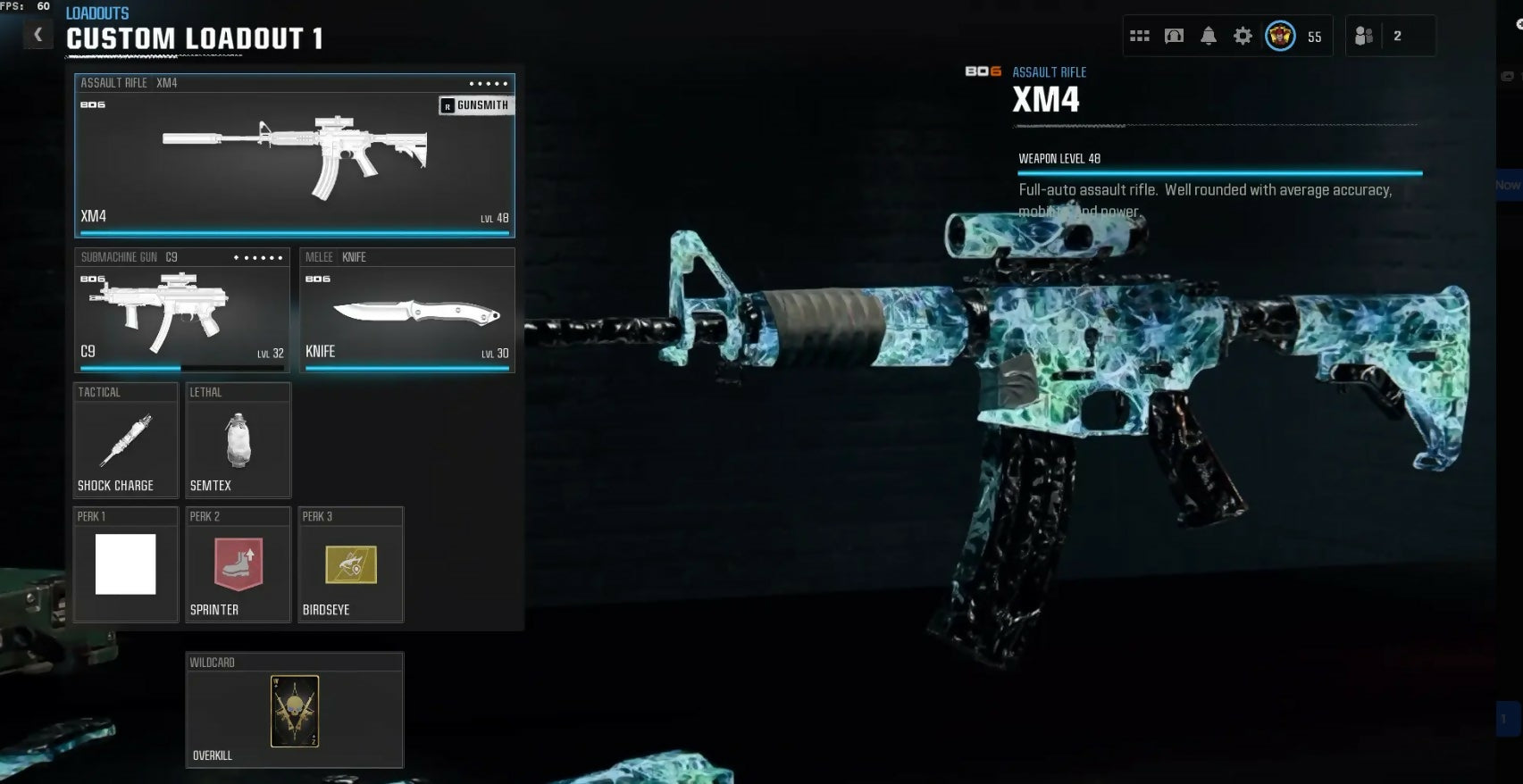The height and width of the screenshot is (784, 1523).
Task: Change the Shock Charge tactical
Action: point(126,441)
